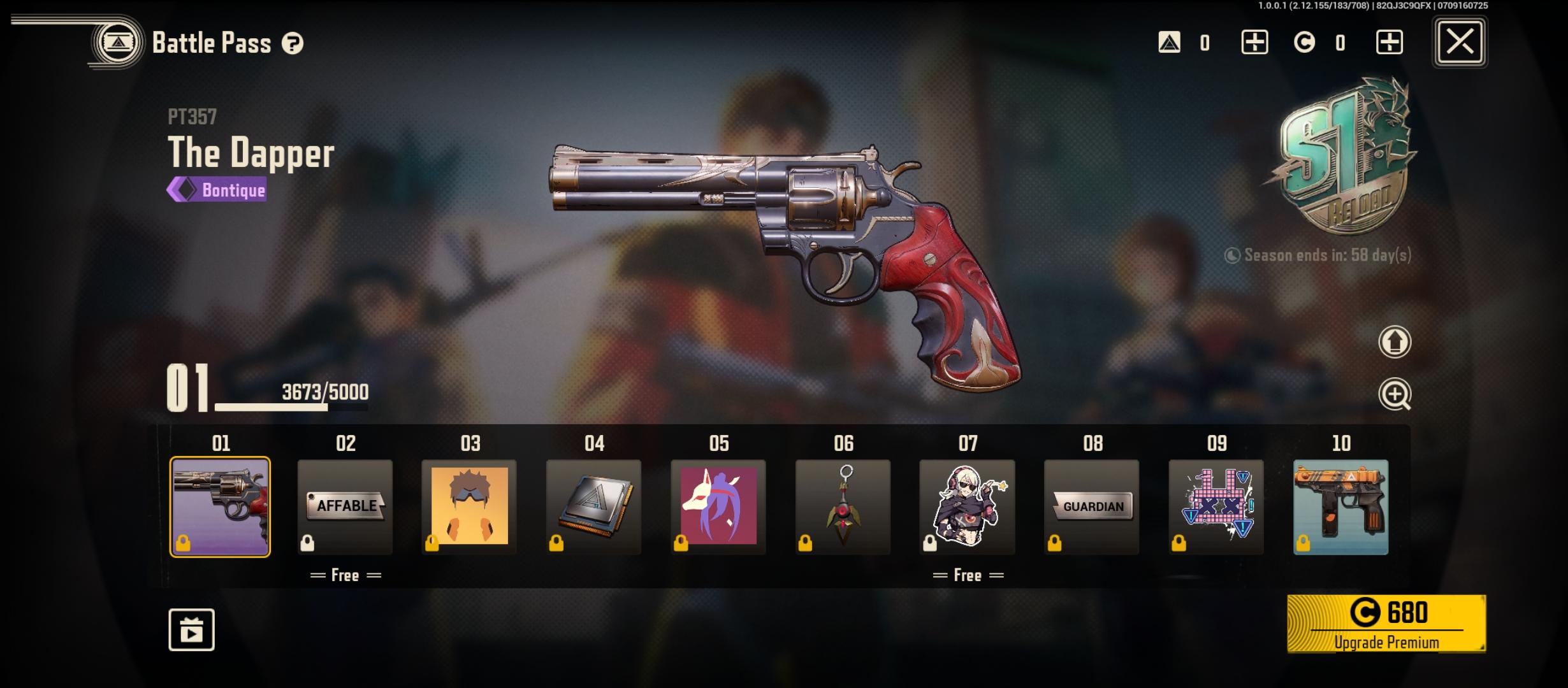The height and width of the screenshot is (688, 1568).
Task: Click the C coin currency icon
Action: tap(1304, 43)
